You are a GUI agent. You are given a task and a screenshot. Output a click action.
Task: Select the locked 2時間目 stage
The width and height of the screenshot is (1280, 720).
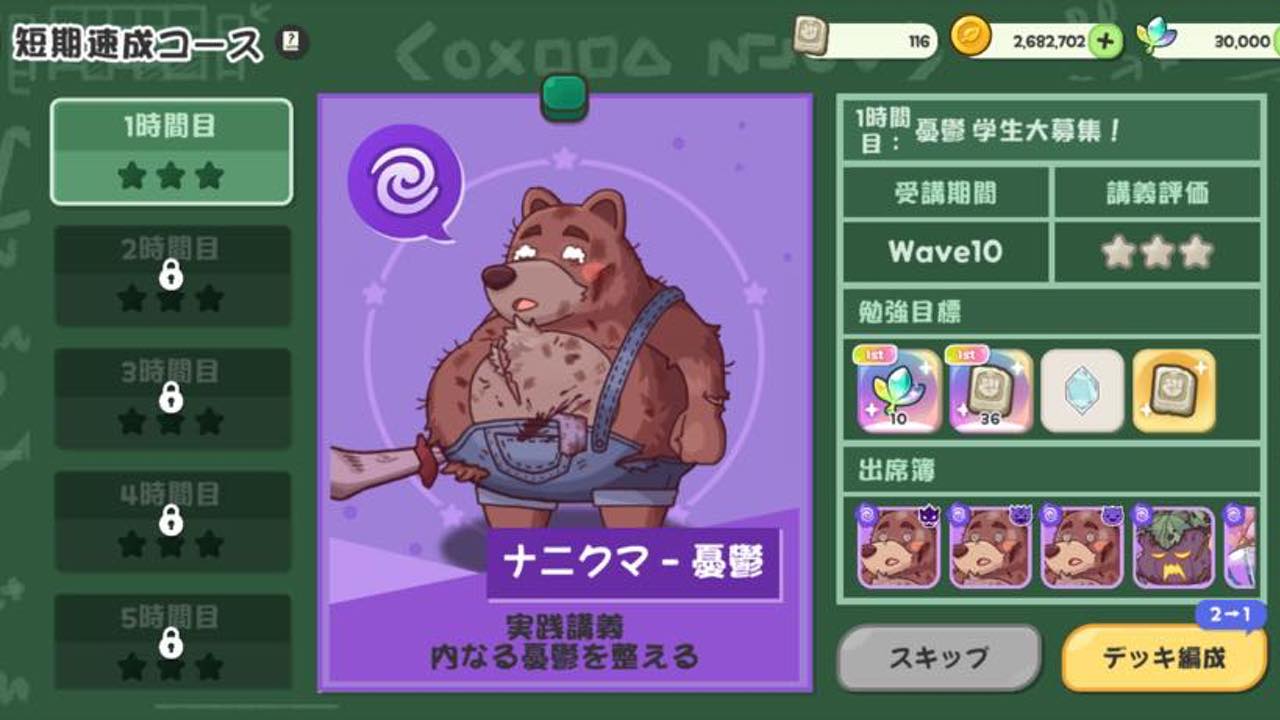click(x=172, y=275)
